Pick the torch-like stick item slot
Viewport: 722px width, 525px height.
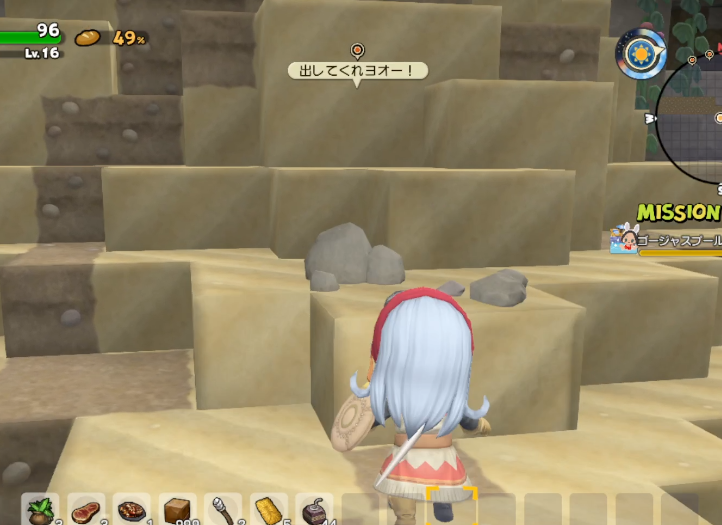point(223,510)
